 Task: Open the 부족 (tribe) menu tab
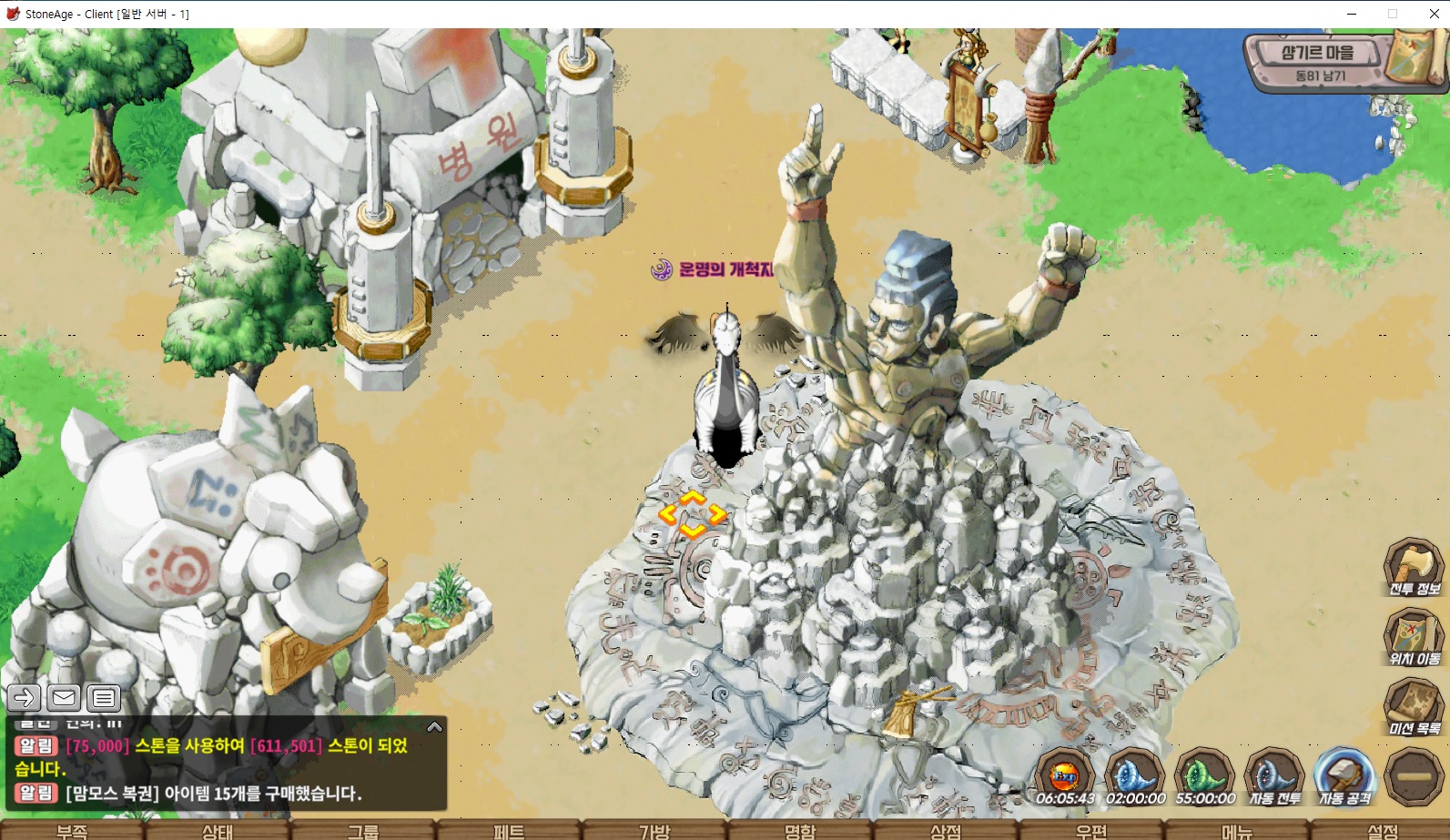(72, 830)
